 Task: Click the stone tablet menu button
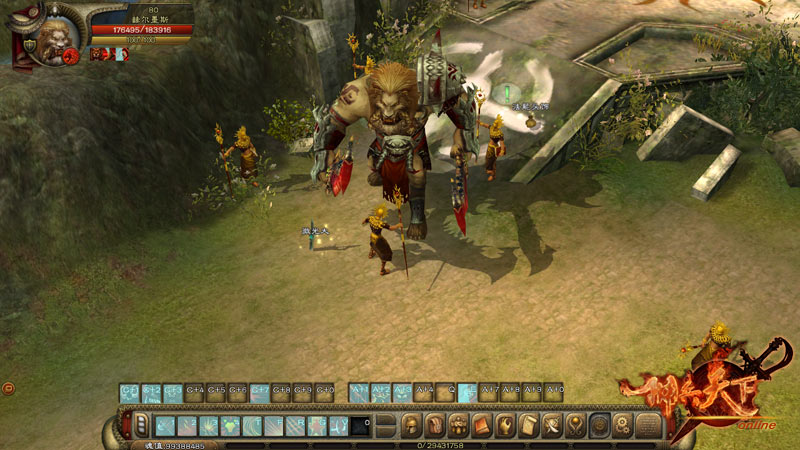(x=648, y=426)
